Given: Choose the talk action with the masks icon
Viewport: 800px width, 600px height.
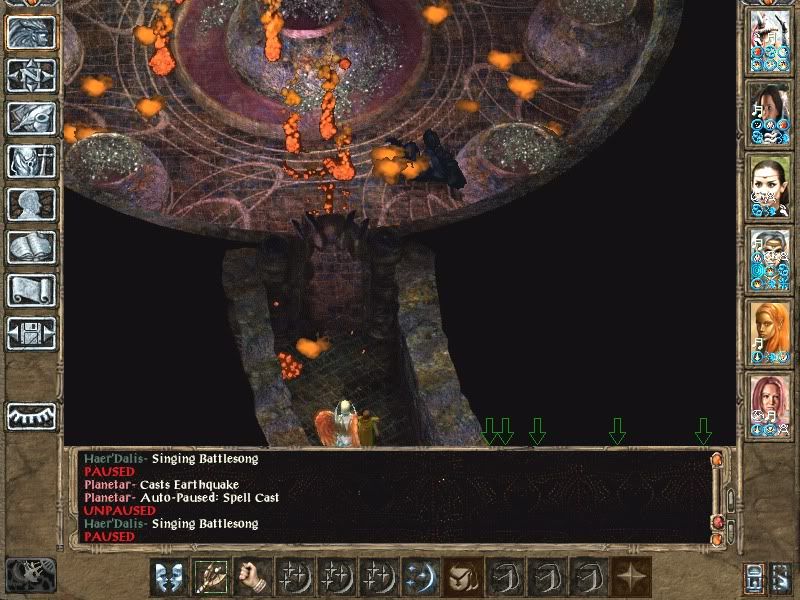Looking at the screenshot, I should click(167, 577).
